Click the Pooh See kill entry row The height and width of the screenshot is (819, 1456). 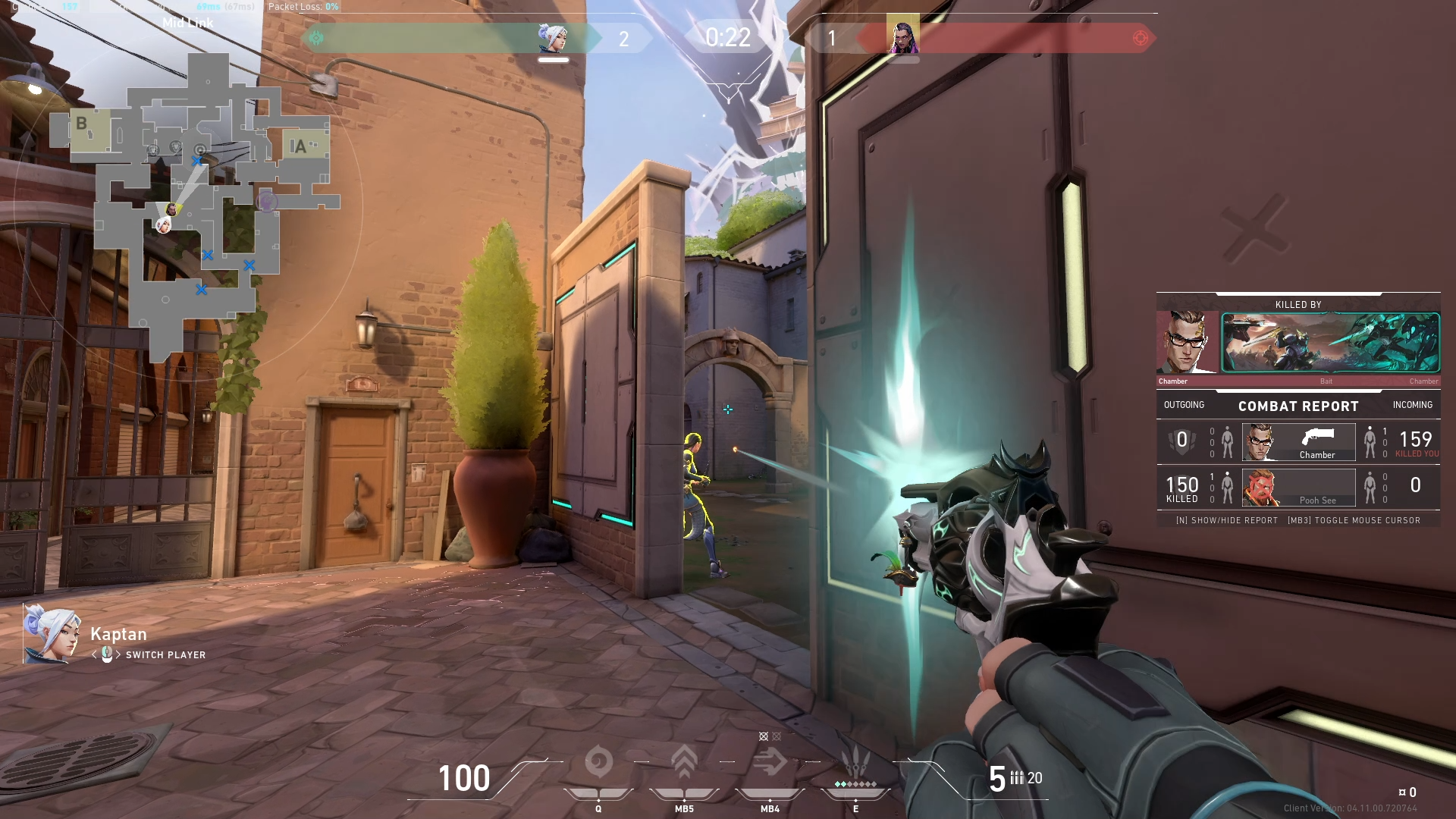tap(1298, 488)
